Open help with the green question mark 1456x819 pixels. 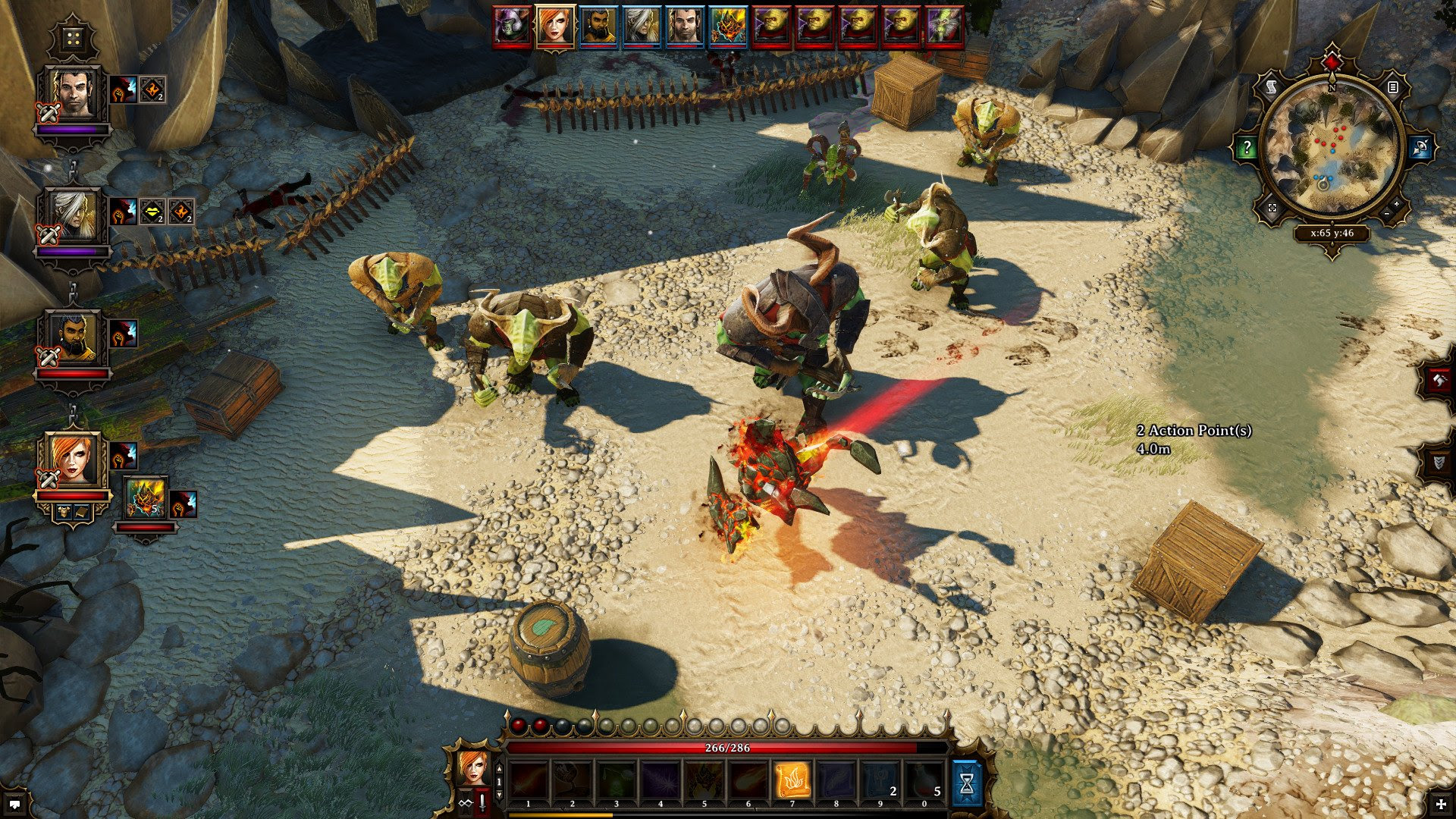tap(1247, 148)
